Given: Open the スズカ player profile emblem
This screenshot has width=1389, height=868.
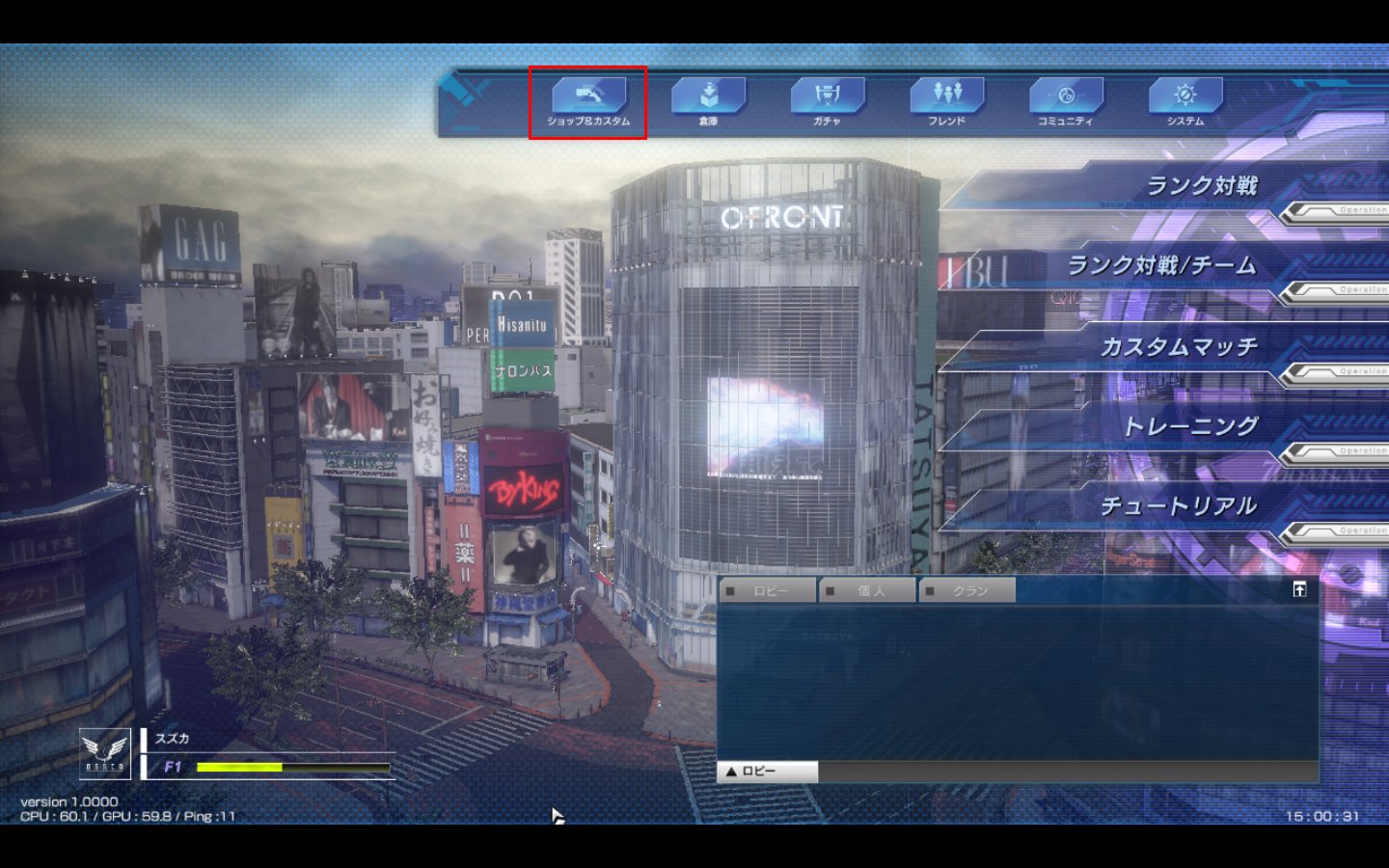Looking at the screenshot, I should (x=105, y=753).
